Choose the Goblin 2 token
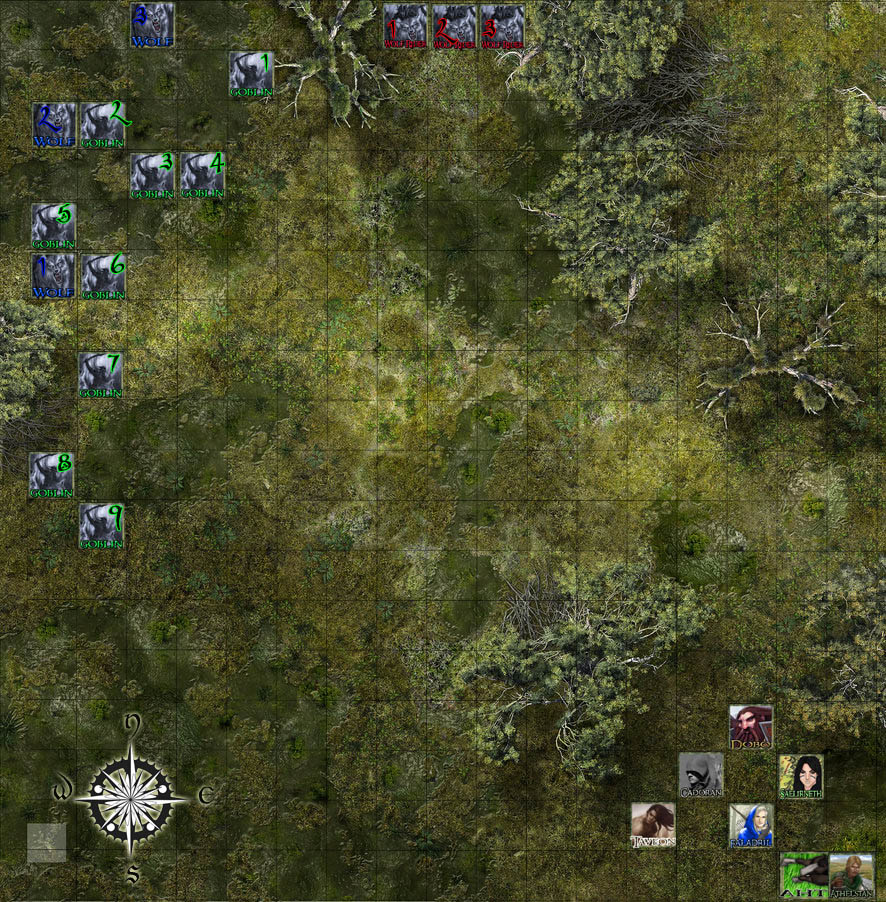The height and width of the screenshot is (902, 886). (x=103, y=125)
